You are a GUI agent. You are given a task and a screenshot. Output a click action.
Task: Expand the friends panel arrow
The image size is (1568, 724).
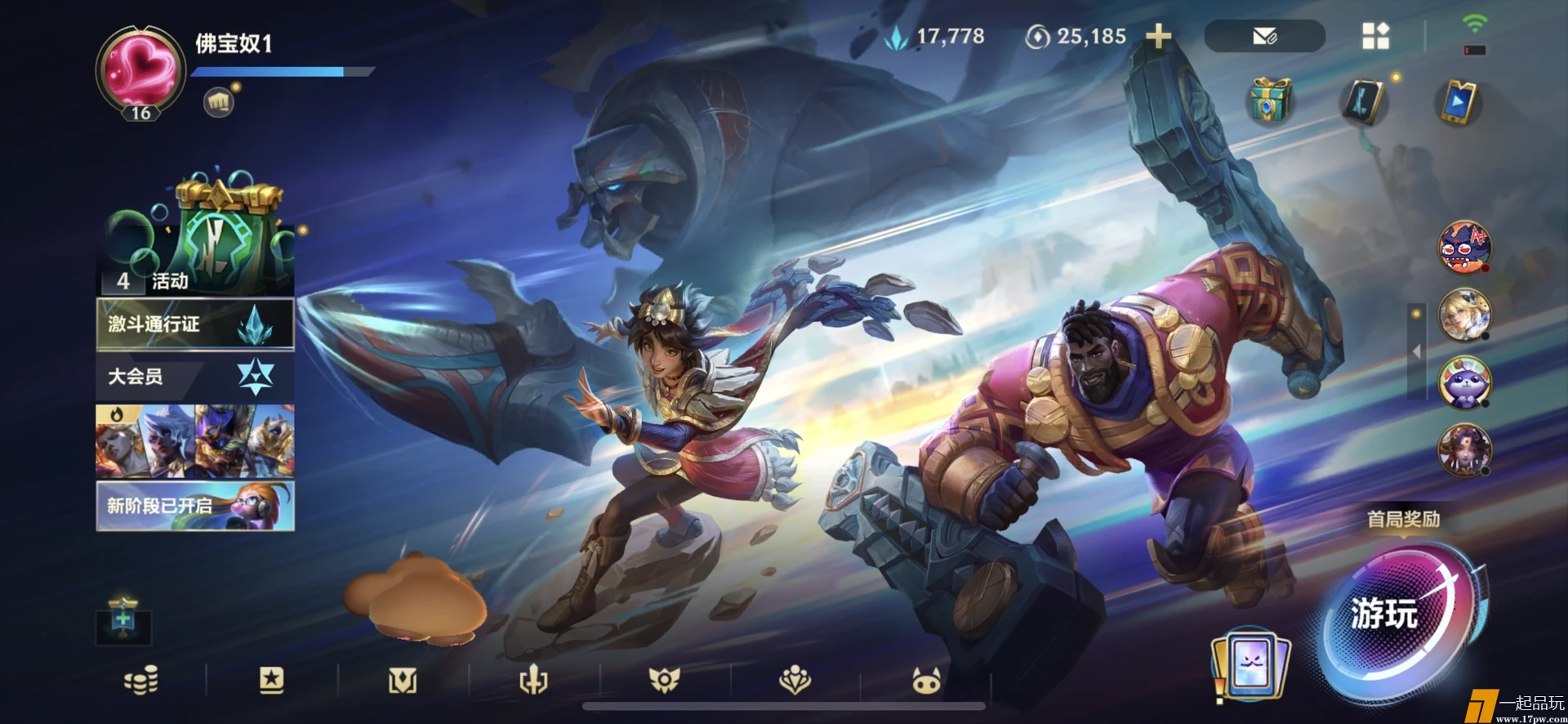1417,351
